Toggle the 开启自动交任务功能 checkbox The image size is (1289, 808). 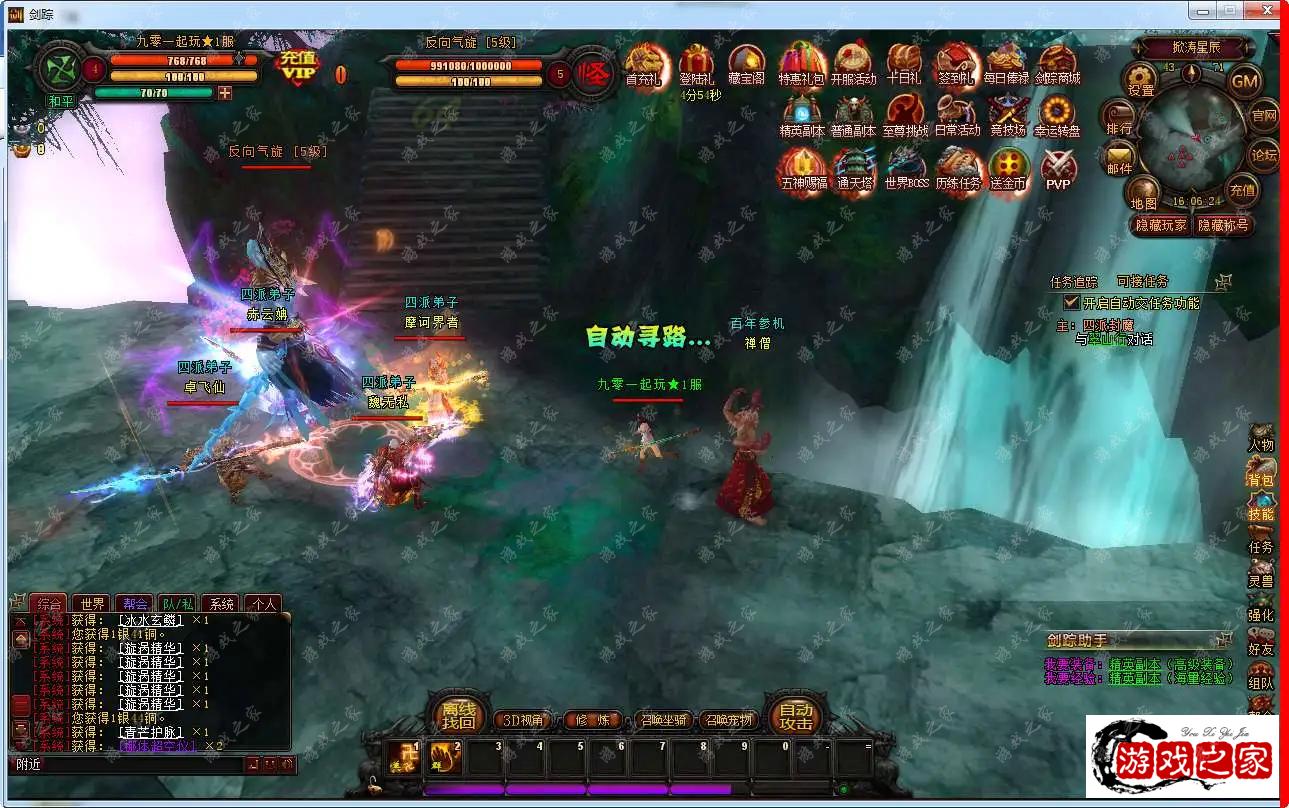pyautogui.click(x=1071, y=302)
